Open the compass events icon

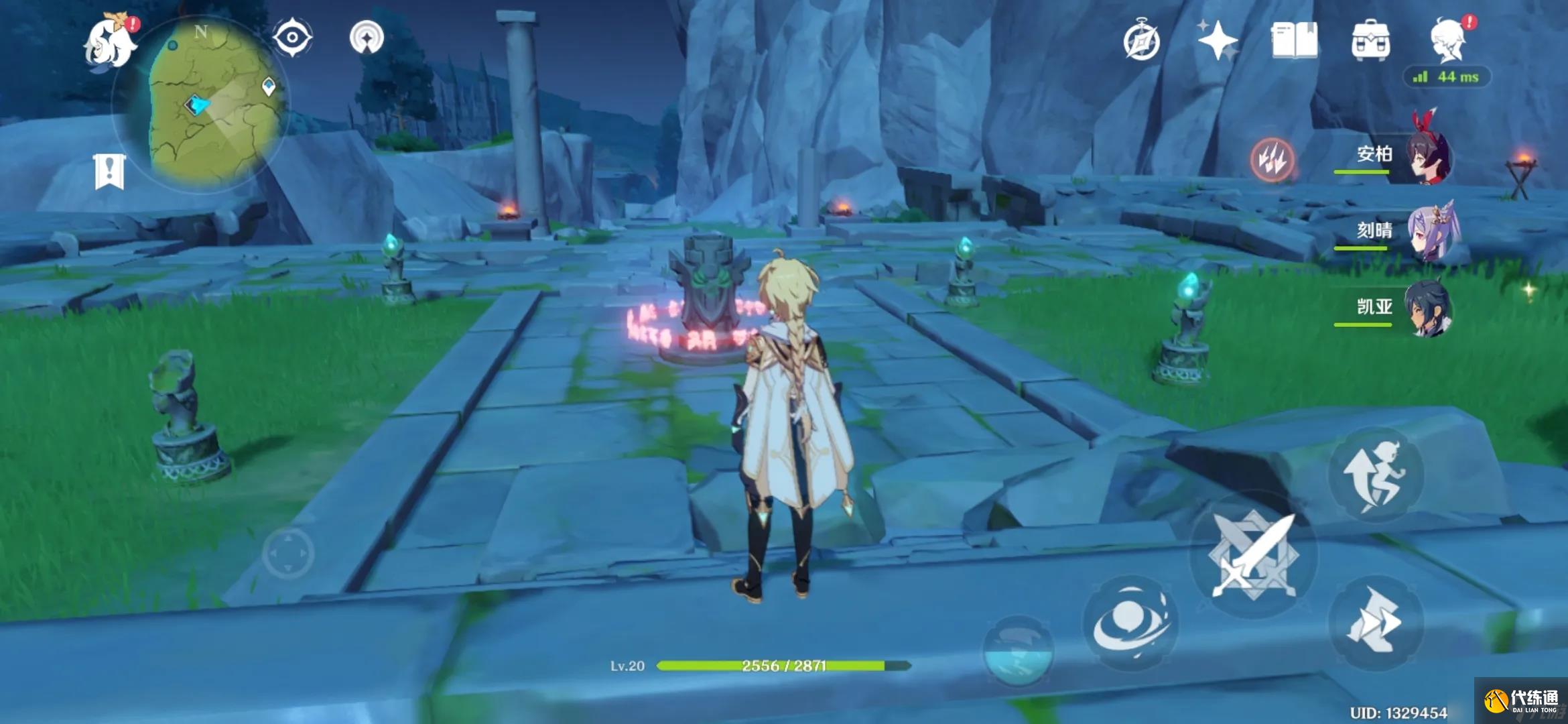click(x=1141, y=42)
